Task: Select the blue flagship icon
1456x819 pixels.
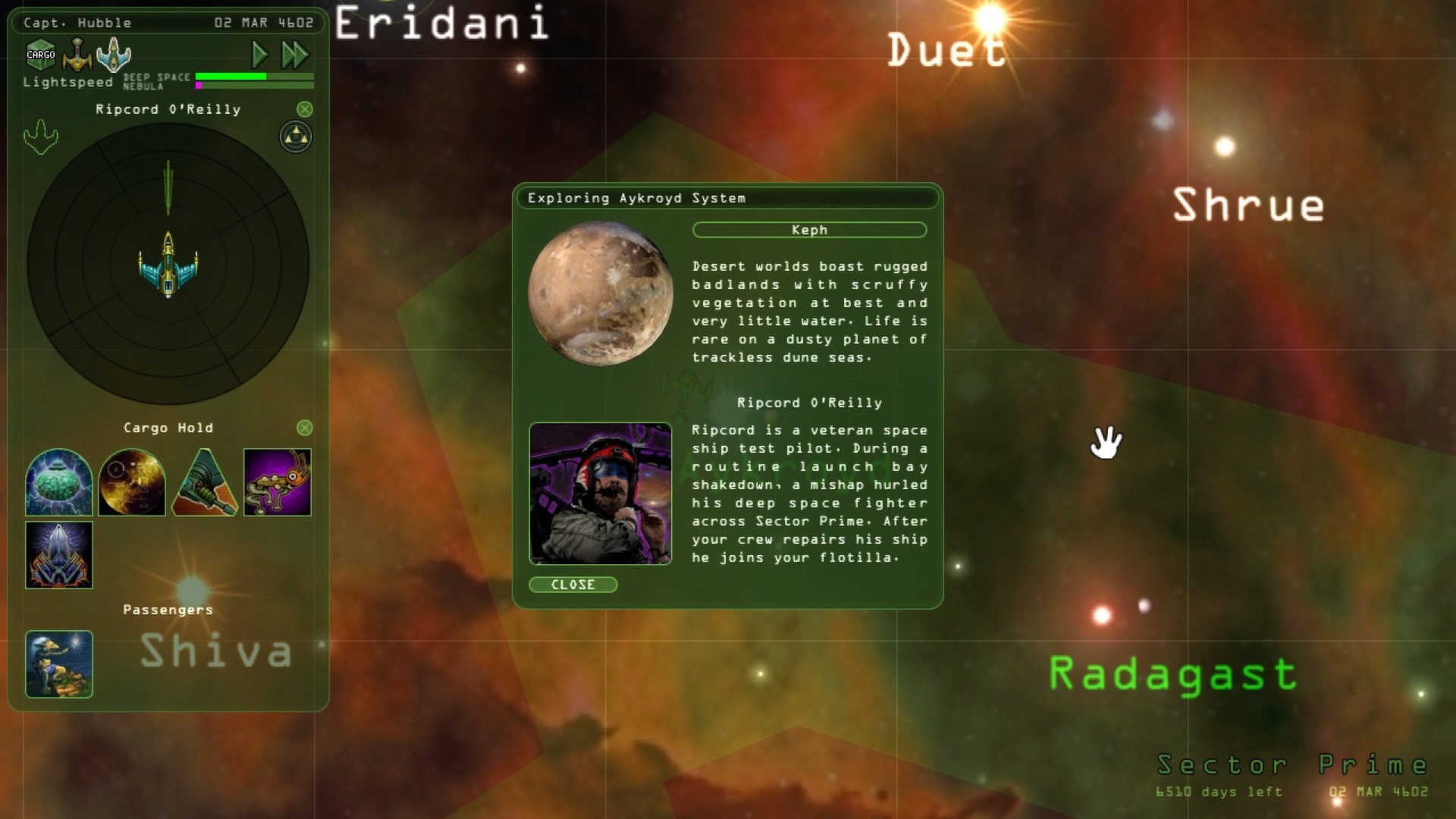Action: click(x=114, y=54)
